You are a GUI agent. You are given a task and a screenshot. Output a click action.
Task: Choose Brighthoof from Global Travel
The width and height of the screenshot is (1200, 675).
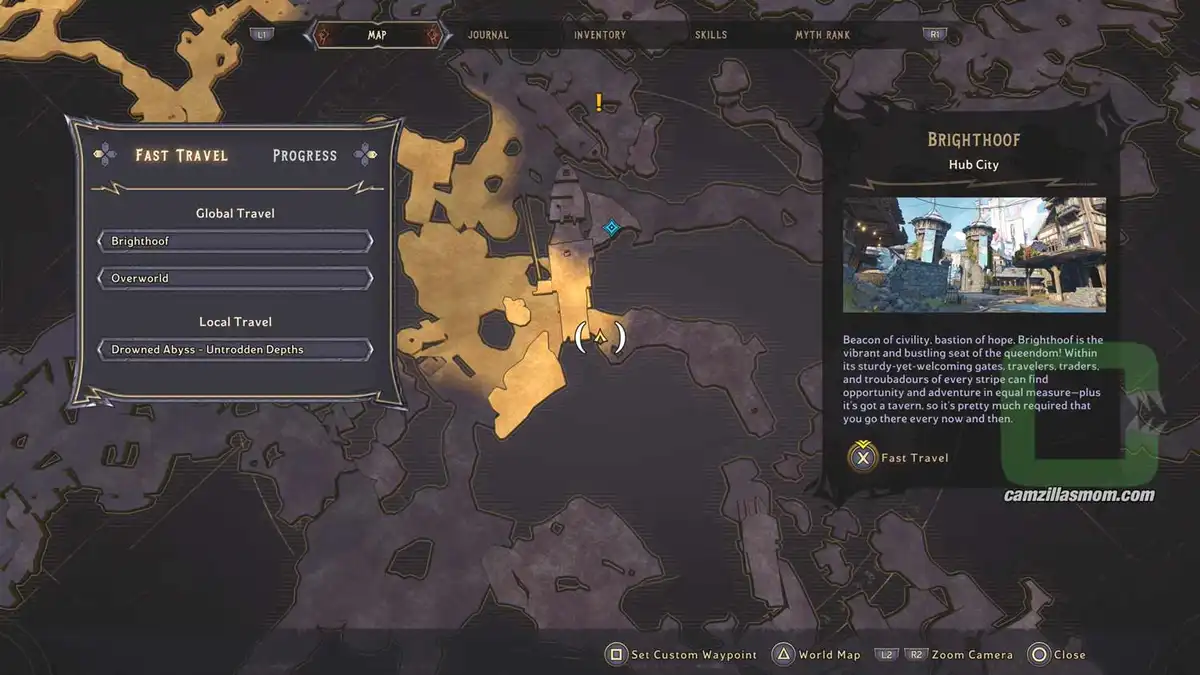235,241
